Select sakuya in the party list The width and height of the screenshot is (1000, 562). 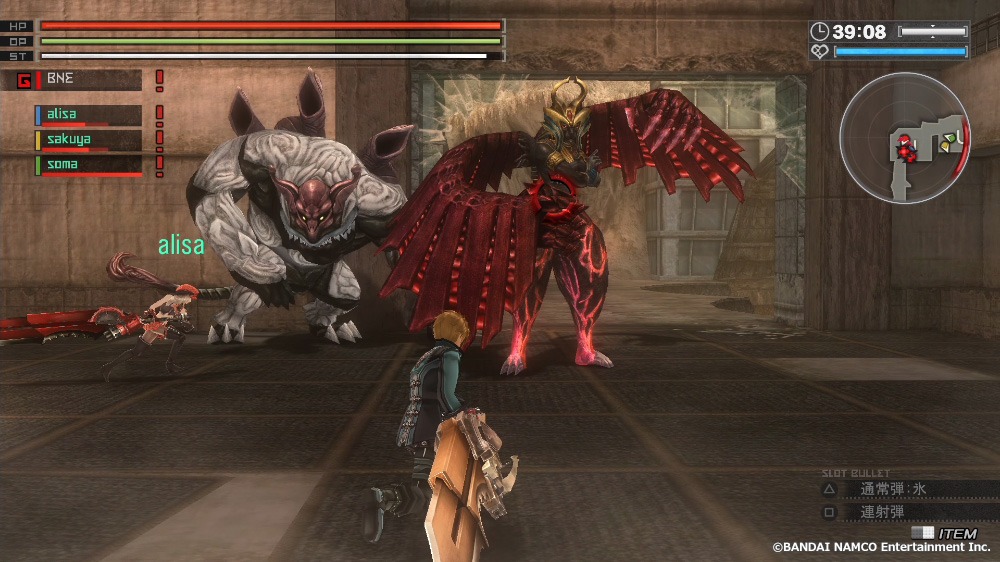(x=88, y=140)
